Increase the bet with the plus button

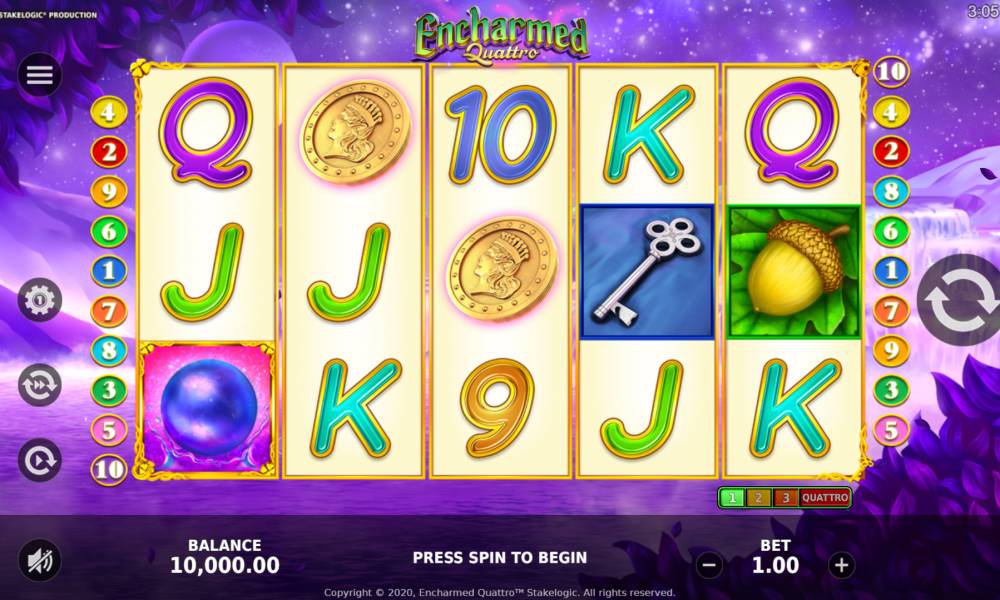842,565
